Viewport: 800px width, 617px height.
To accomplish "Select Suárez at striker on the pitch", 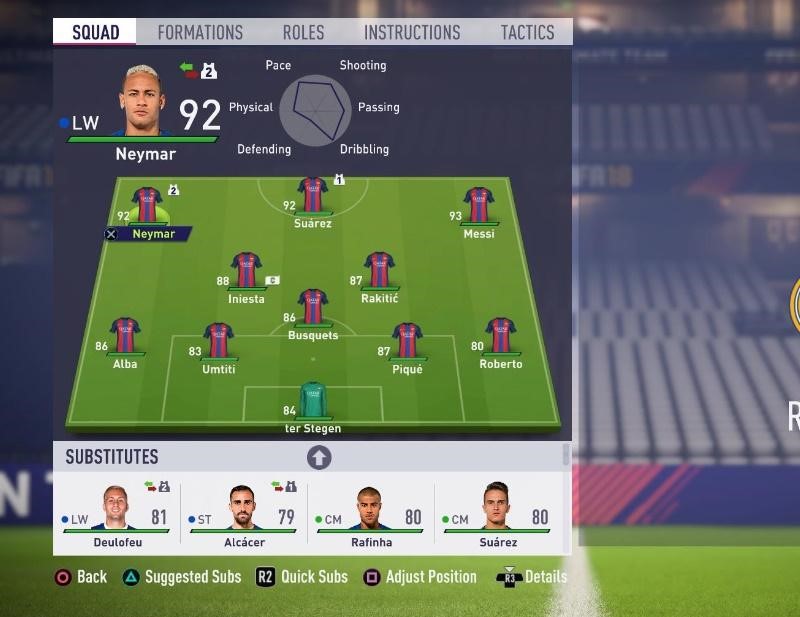I will [x=313, y=195].
